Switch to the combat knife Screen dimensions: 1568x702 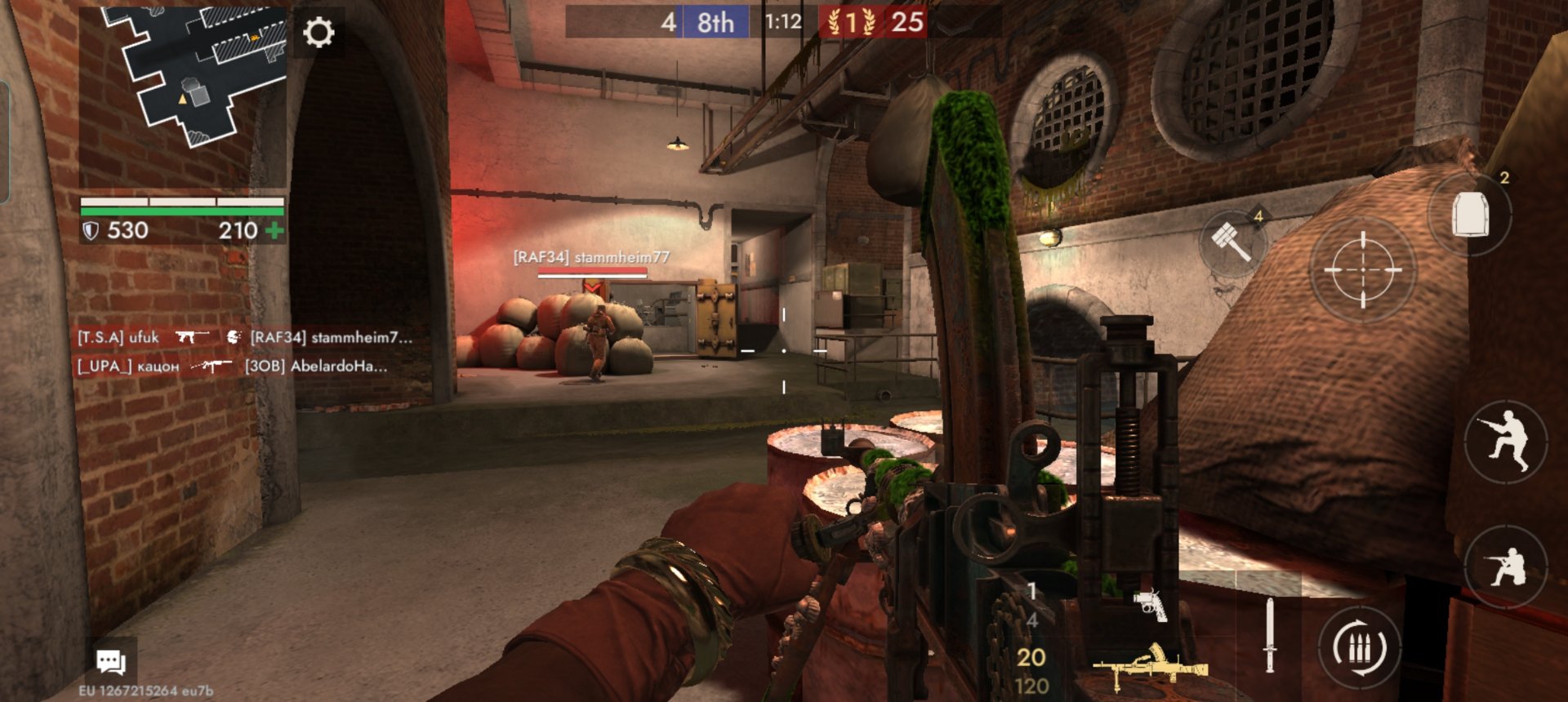pos(1269,635)
